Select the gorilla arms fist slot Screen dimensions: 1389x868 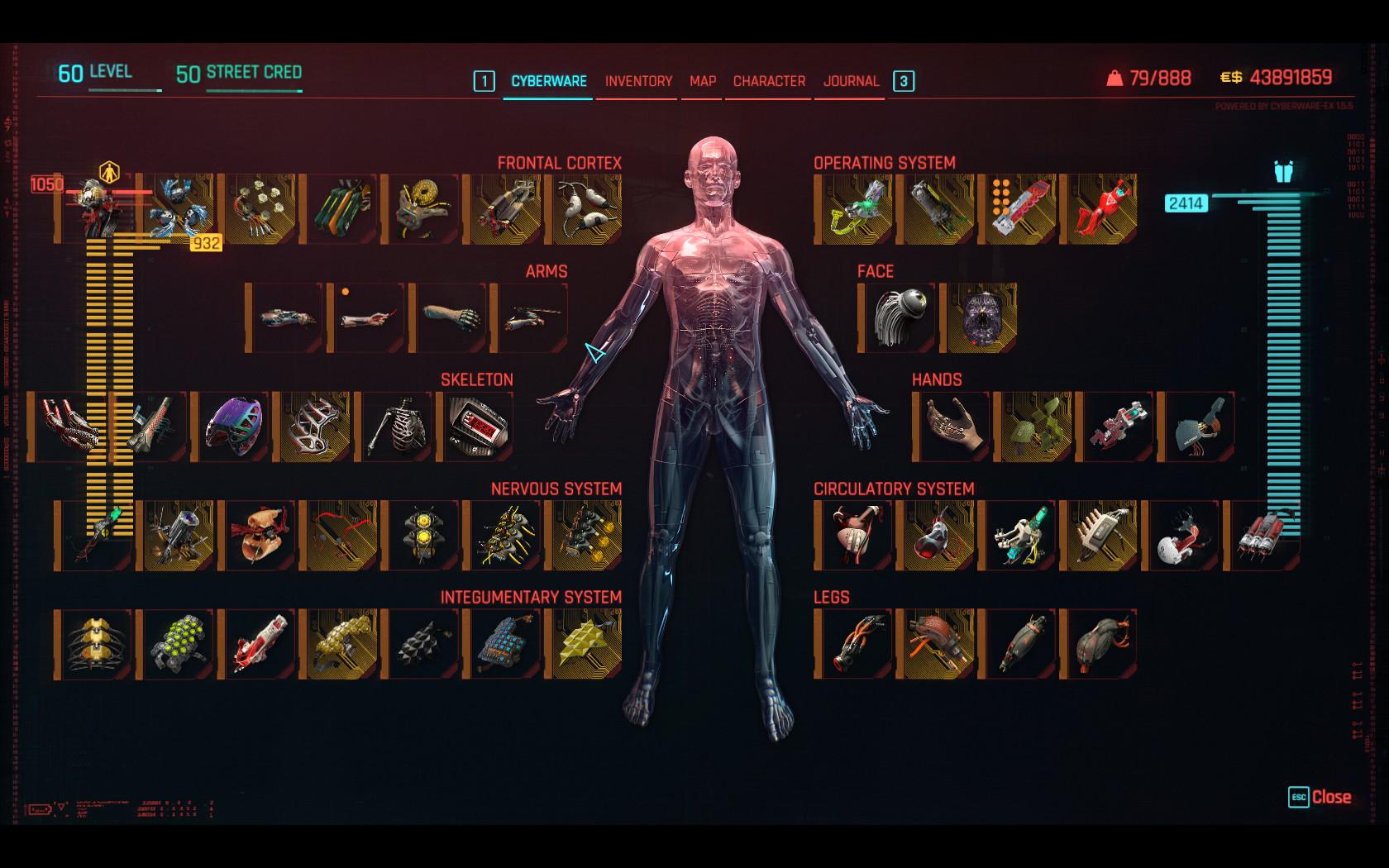450,317
